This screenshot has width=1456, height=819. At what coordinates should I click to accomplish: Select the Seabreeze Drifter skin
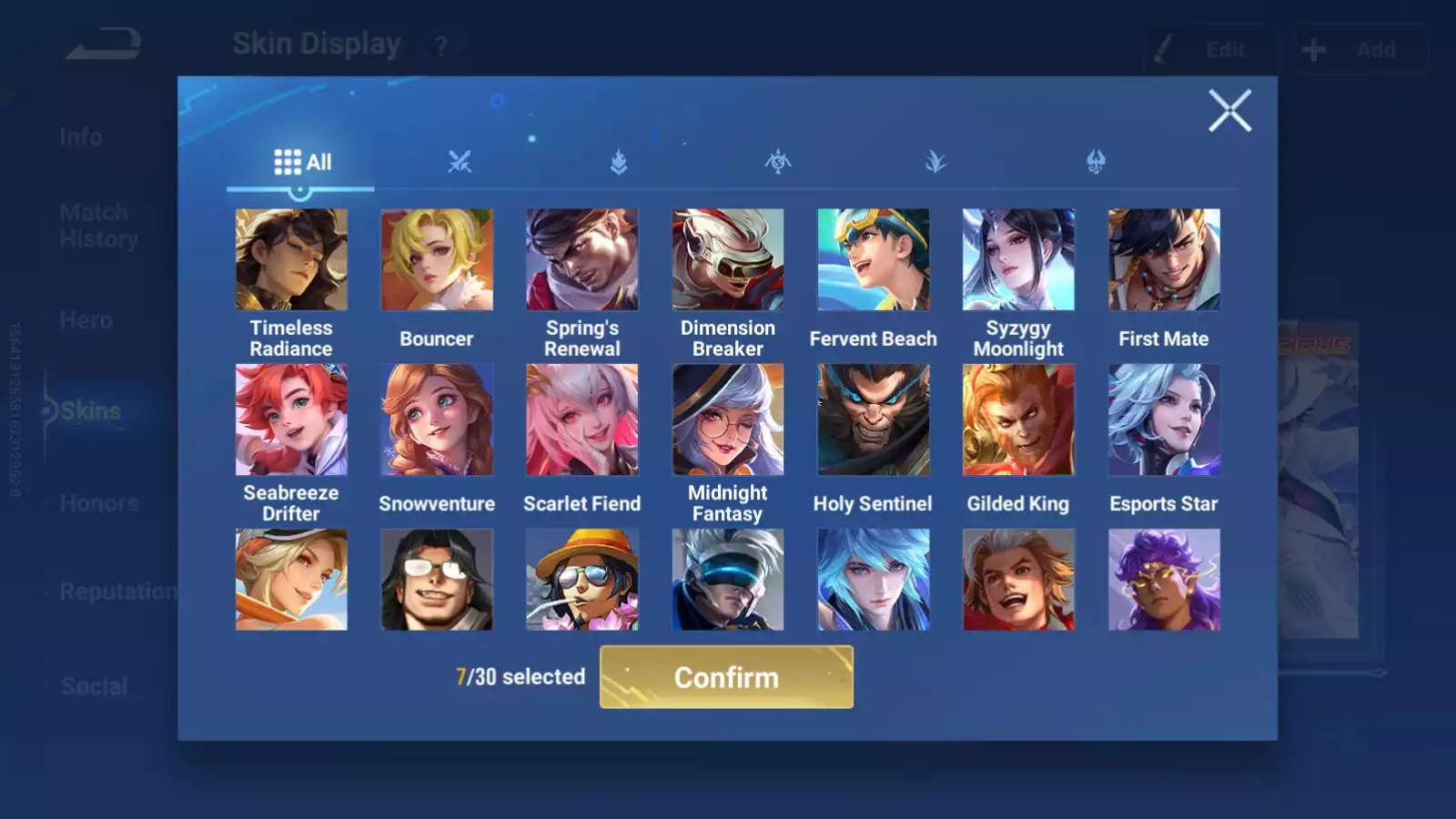click(291, 420)
